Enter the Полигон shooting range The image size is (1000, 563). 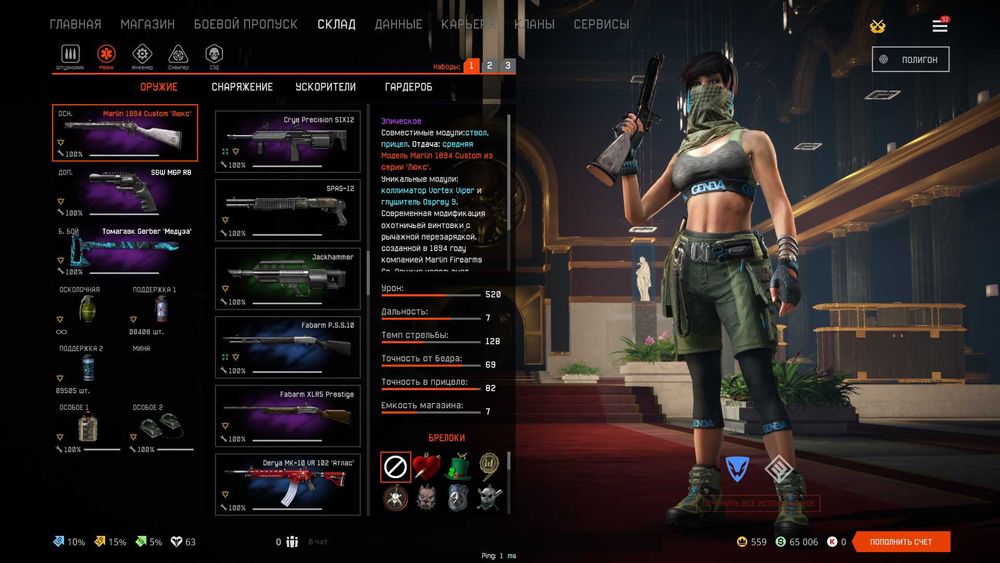pos(910,59)
